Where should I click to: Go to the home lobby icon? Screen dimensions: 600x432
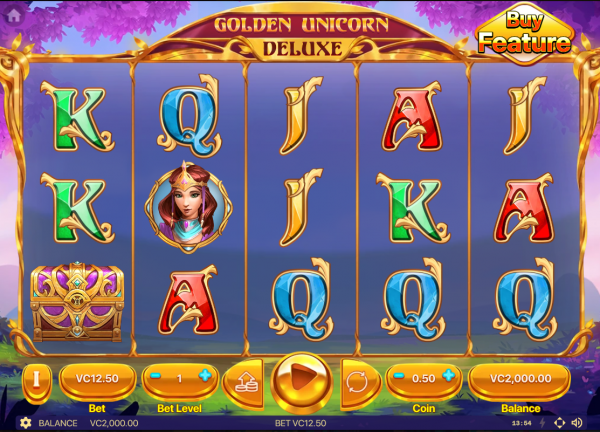pyautogui.click(x=14, y=16)
